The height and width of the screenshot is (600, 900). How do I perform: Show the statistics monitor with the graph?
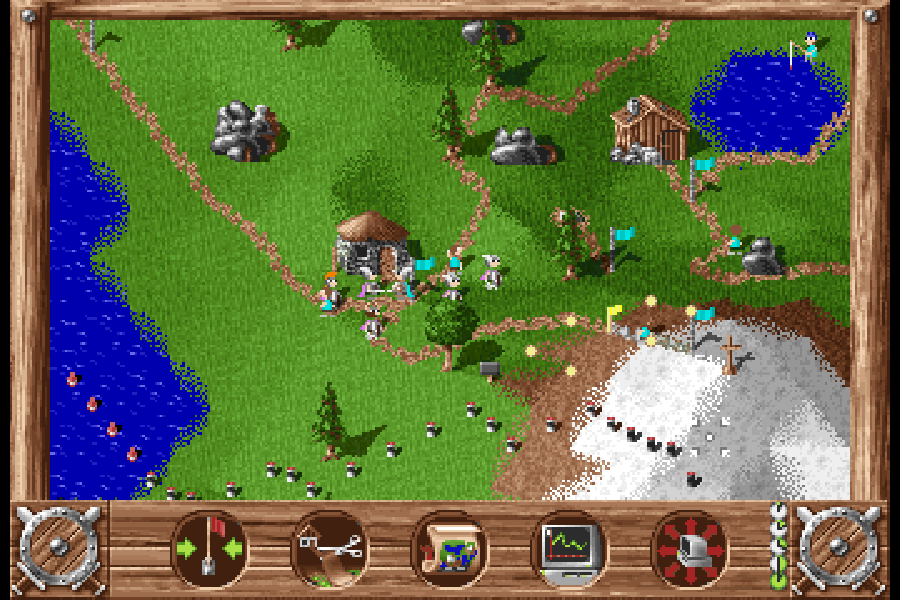pos(569,548)
